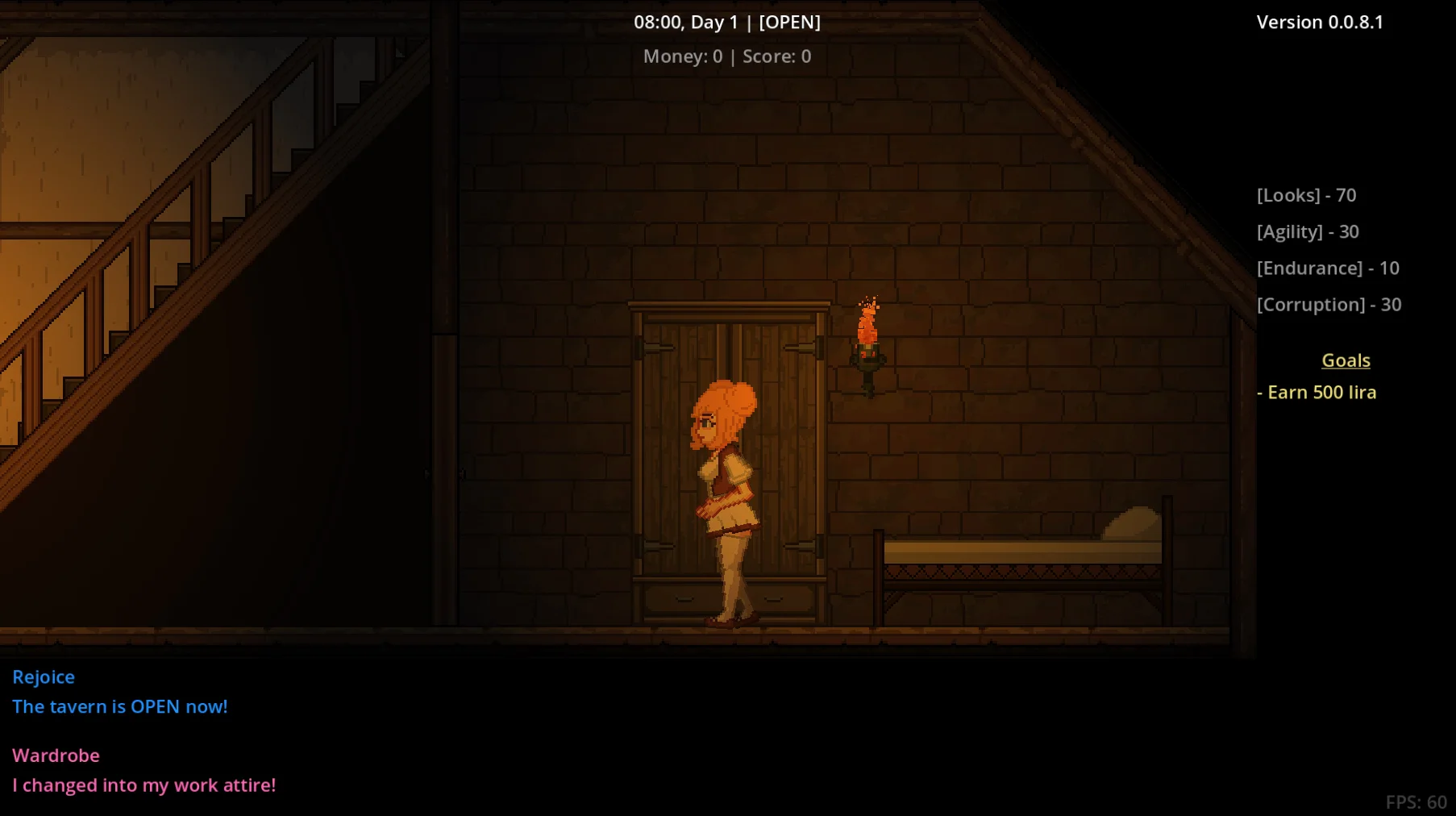This screenshot has width=1456, height=816.
Task: Open the underlined Goals heading
Action: coord(1346,360)
